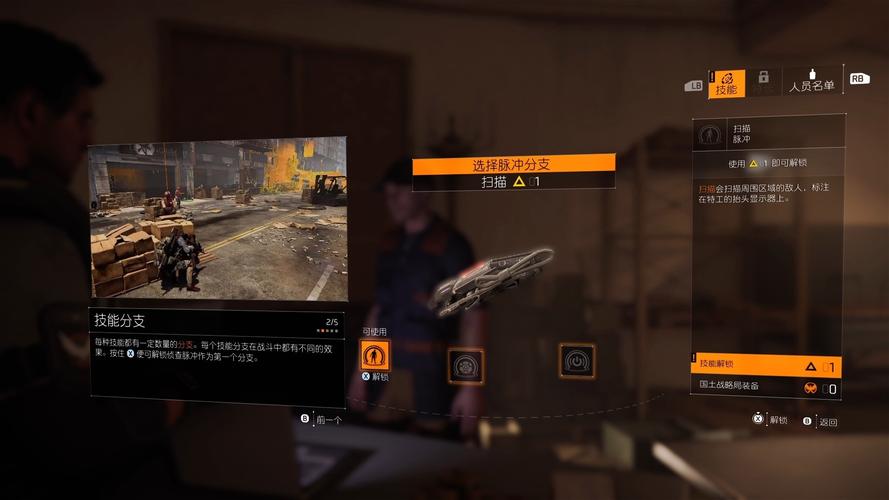Pick the power-symbol pulse variant icon
The height and width of the screenshot is (500, 889).
[577, 360]
